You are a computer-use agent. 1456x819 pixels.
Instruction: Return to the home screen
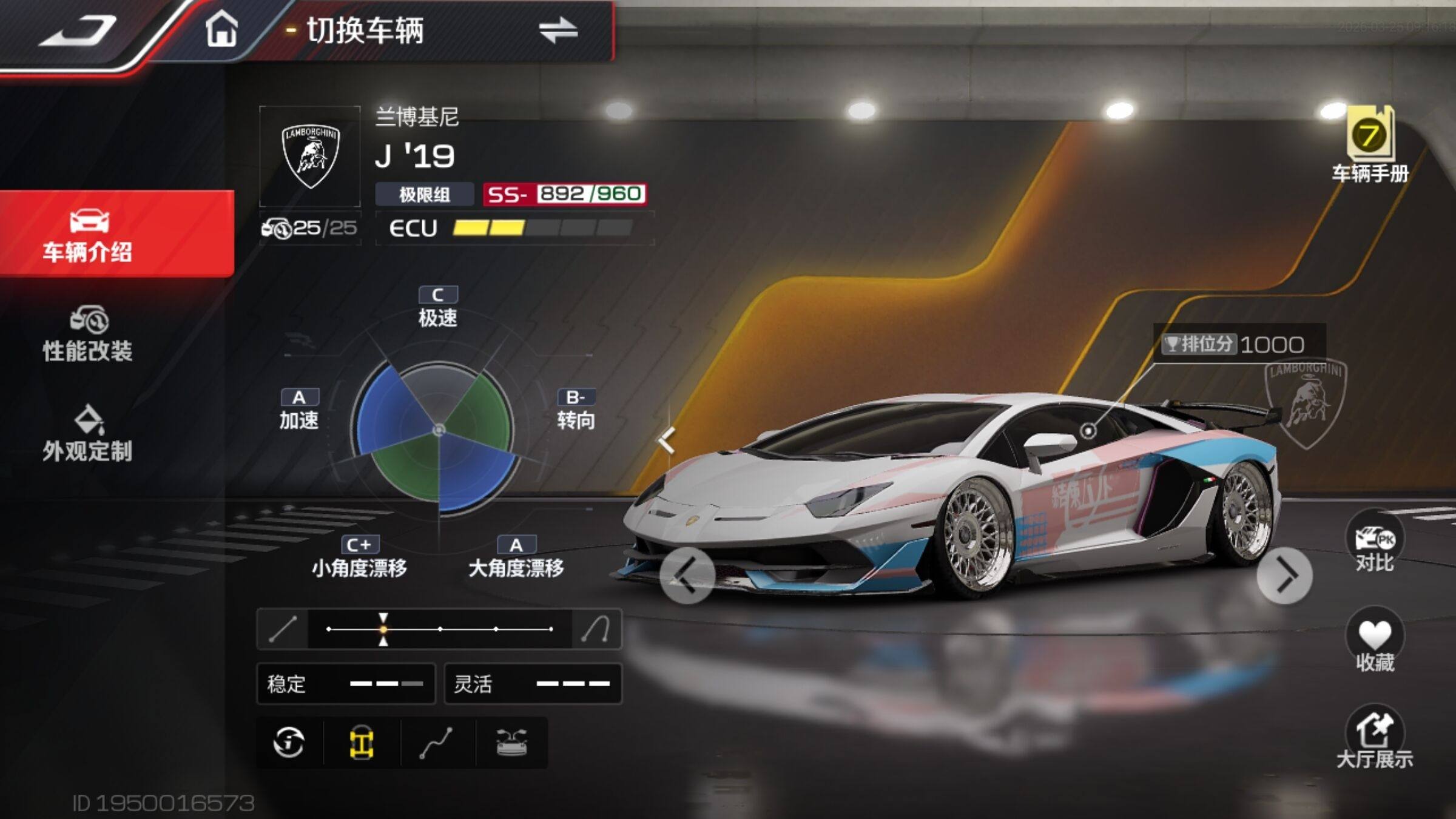click(x=221, y=30)
